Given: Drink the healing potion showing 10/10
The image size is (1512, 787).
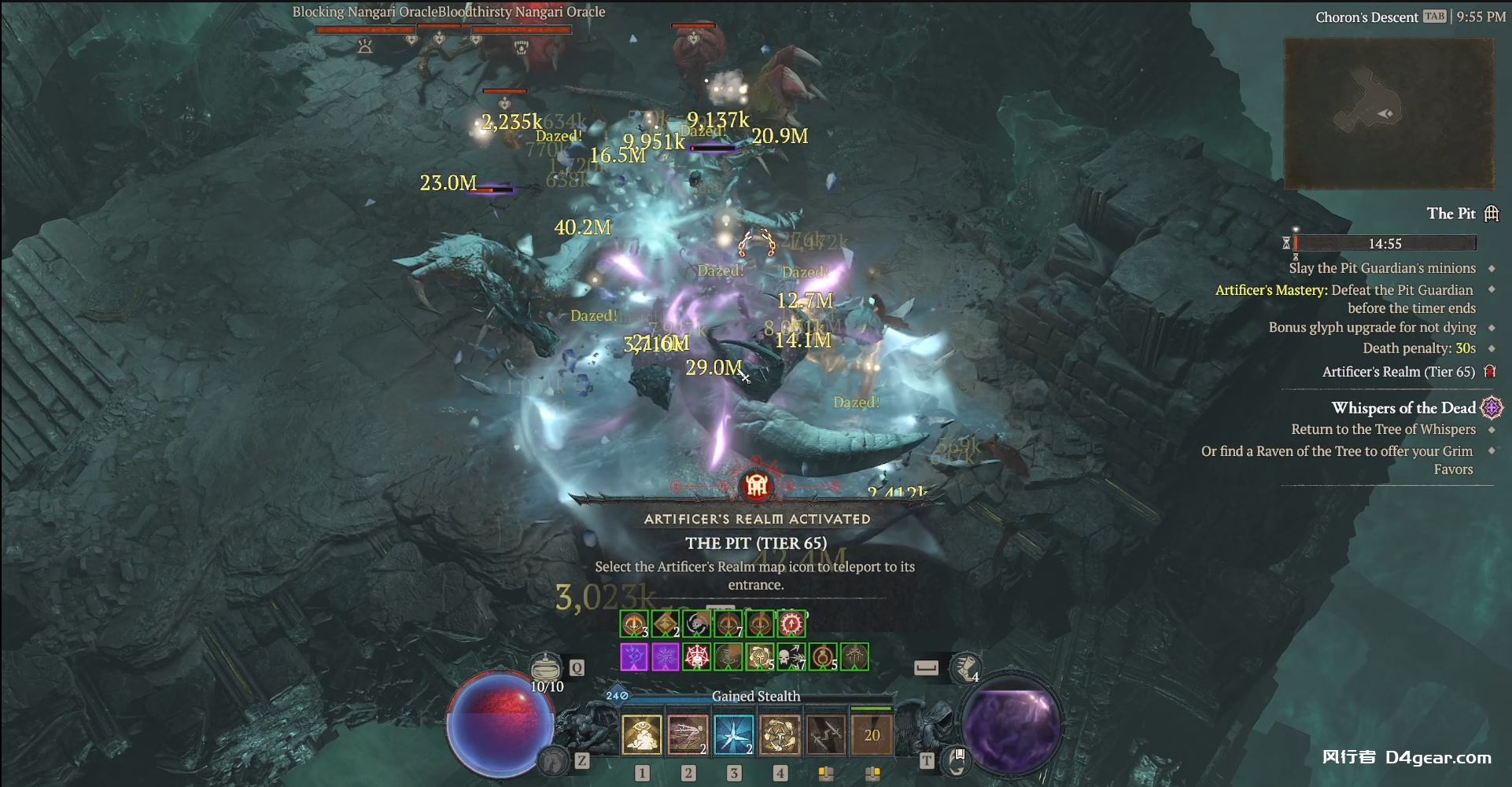Looking at the screenshot, I should (x=545, y=669).
